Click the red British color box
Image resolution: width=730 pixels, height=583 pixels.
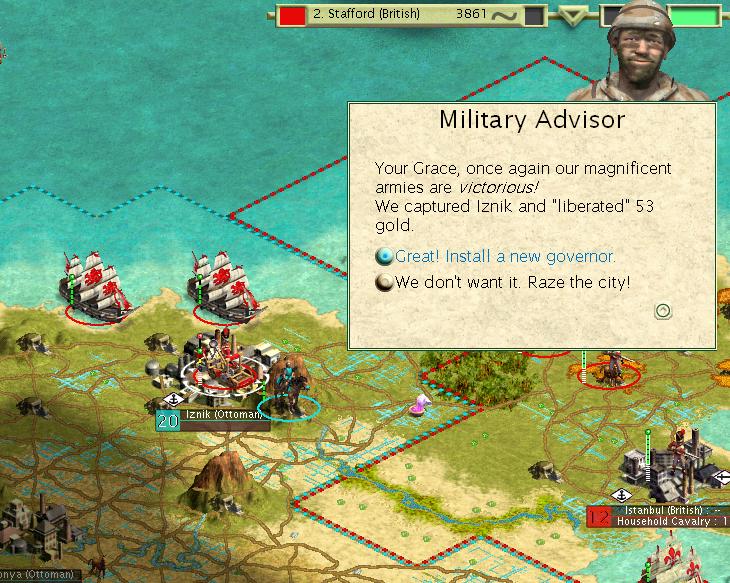292,16
